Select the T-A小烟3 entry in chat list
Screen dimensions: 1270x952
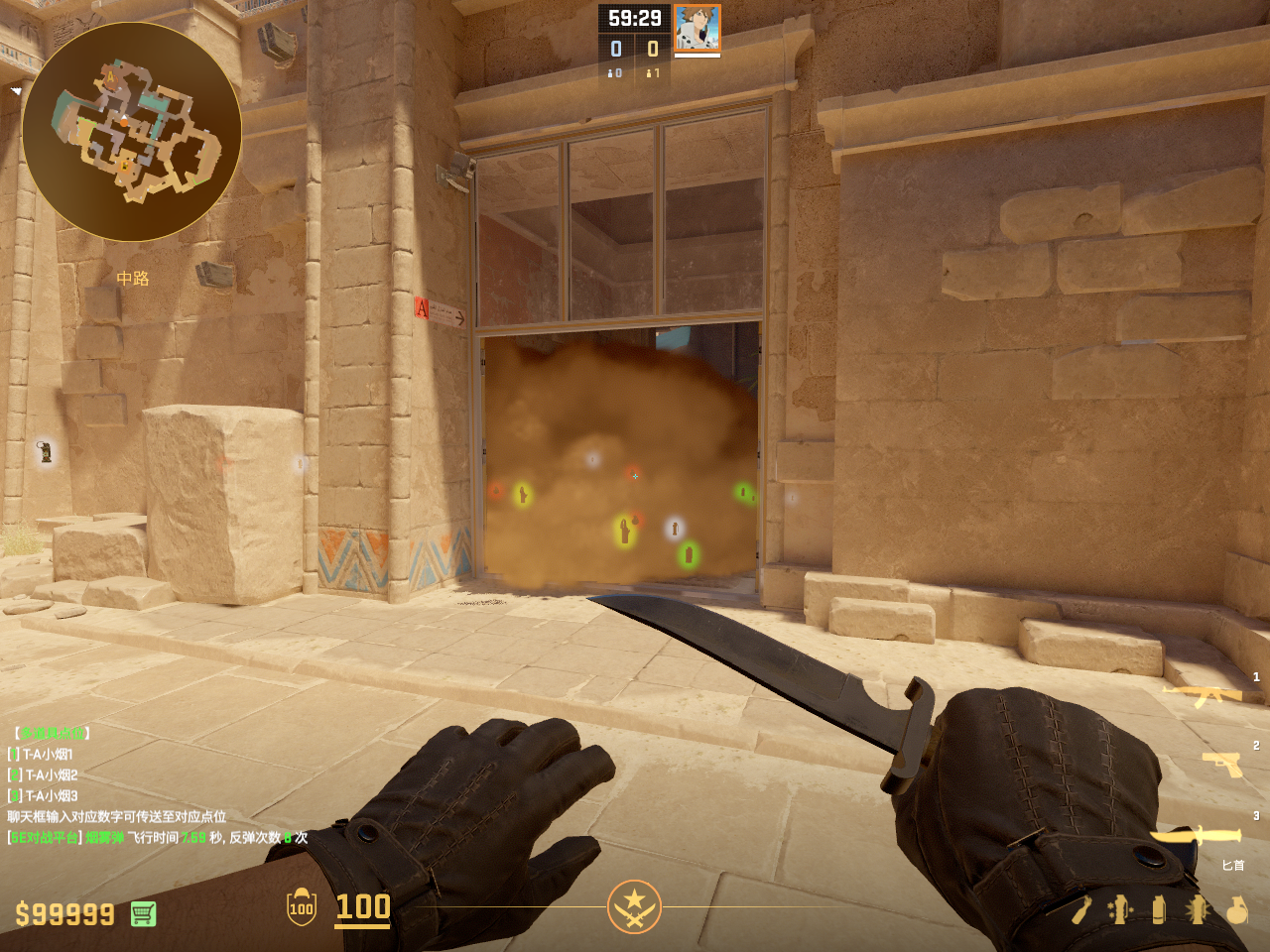51,796
